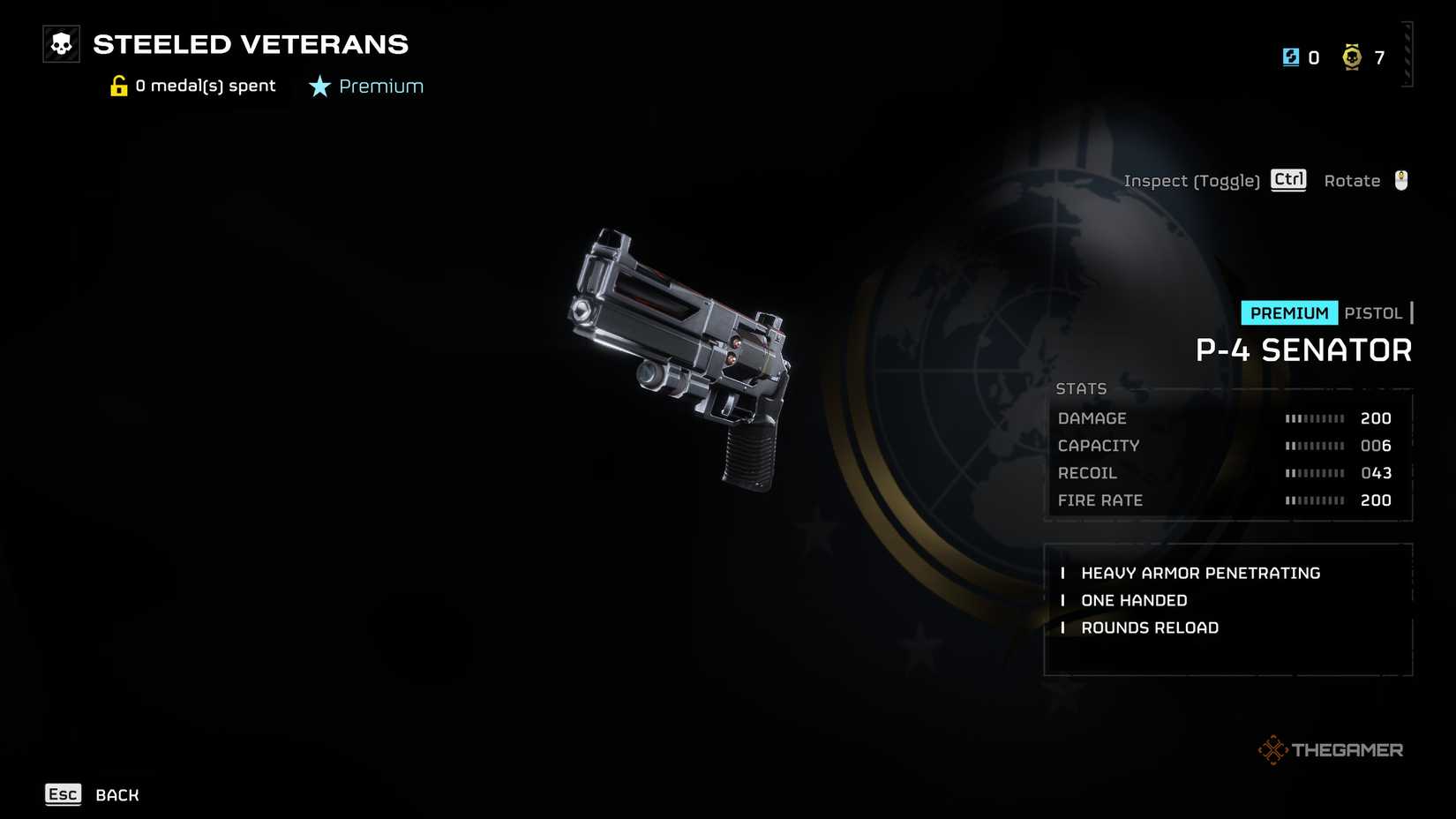This screenshot has width=1456, height=819.
Task: Click the 0 medal(s) spent label
Action: coord(204,86)
